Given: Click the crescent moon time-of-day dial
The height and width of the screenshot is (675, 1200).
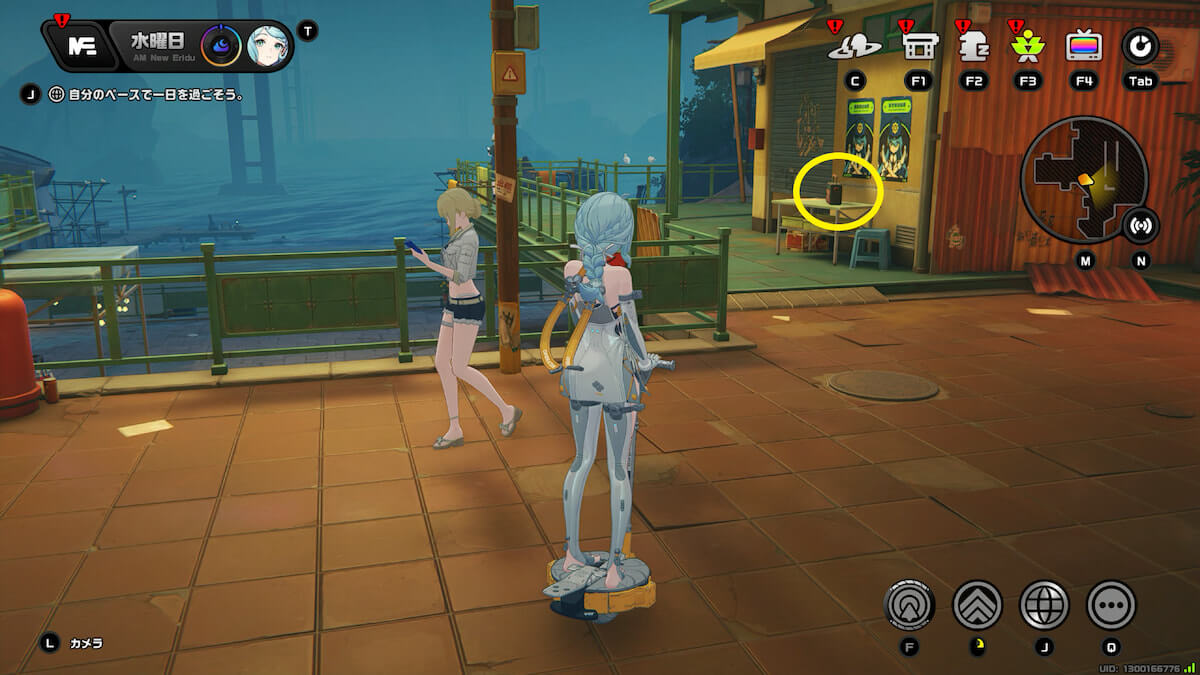Looking at the screenshot, I should [x=220, y=46].
